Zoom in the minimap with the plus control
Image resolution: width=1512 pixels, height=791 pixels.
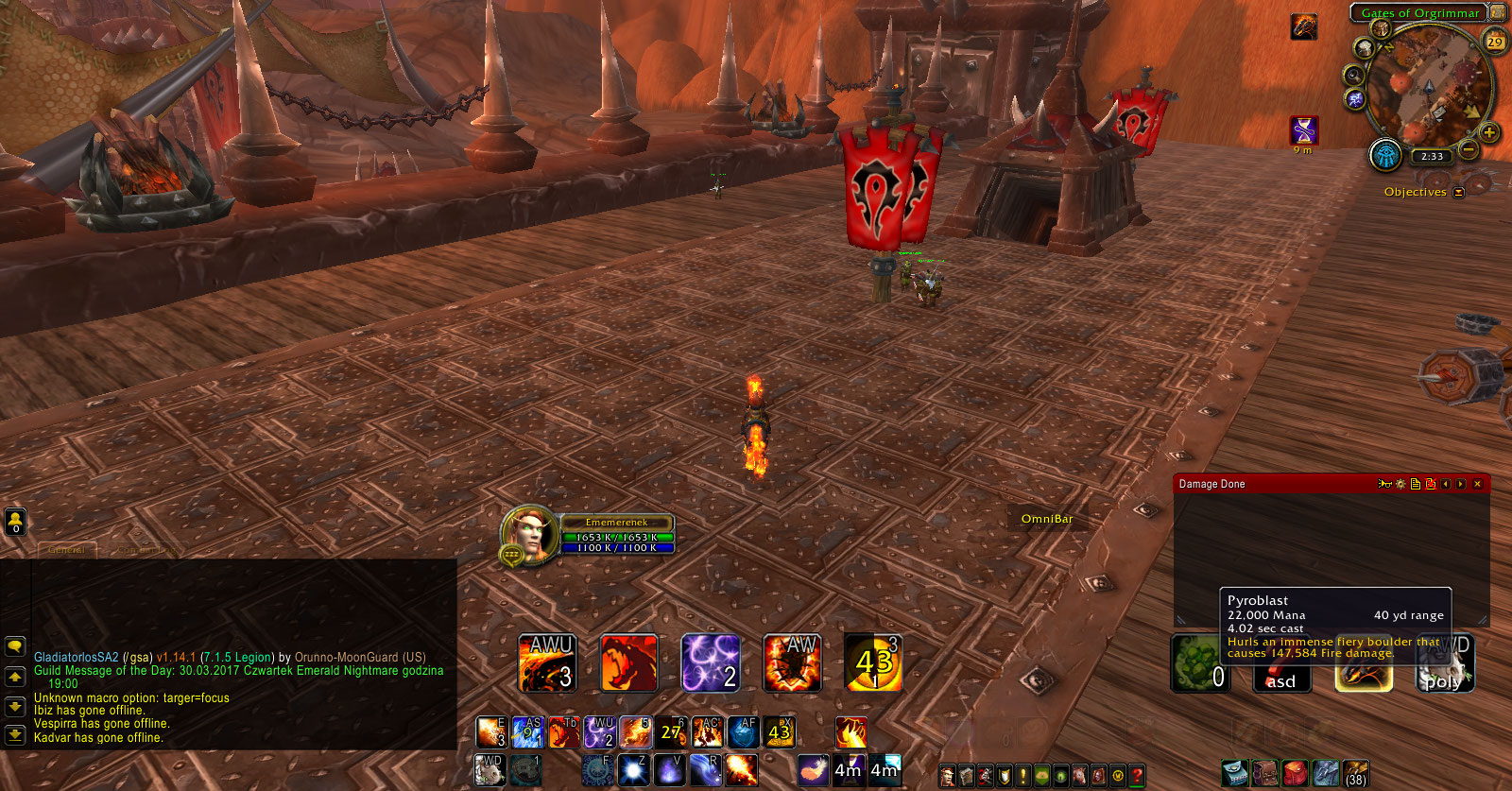1487,132
